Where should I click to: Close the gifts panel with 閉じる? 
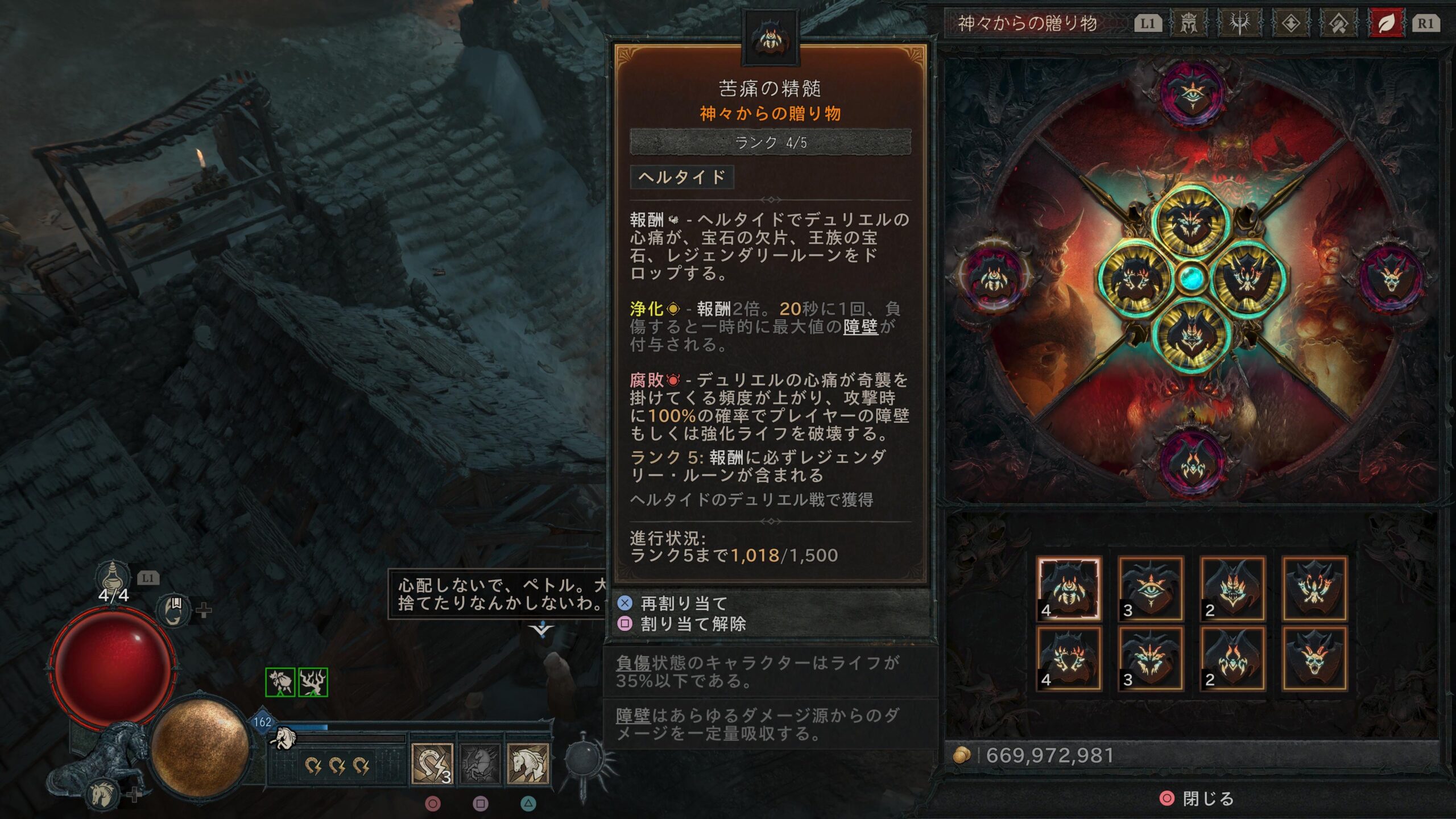(x=1197, y=799)
